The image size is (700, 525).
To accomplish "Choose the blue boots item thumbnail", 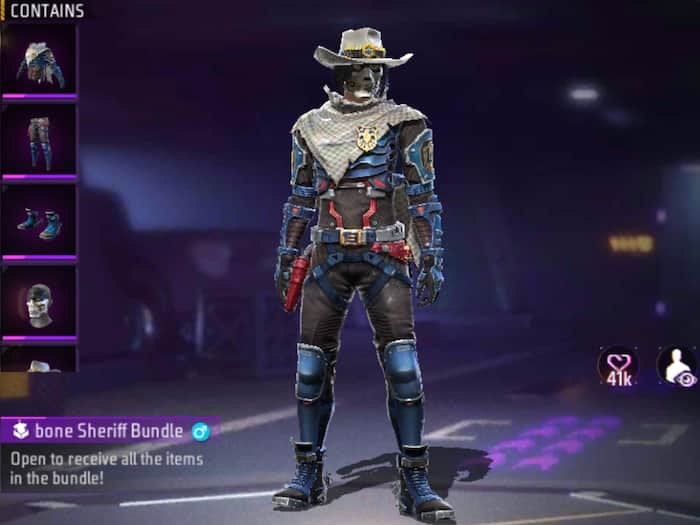I will [39, 222].
